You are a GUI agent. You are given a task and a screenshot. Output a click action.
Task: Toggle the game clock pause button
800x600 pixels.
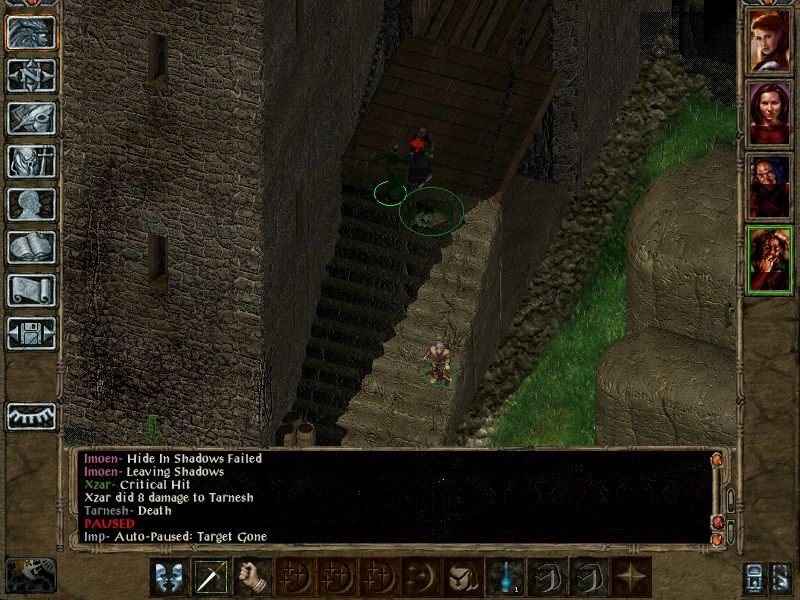point(30,575)
